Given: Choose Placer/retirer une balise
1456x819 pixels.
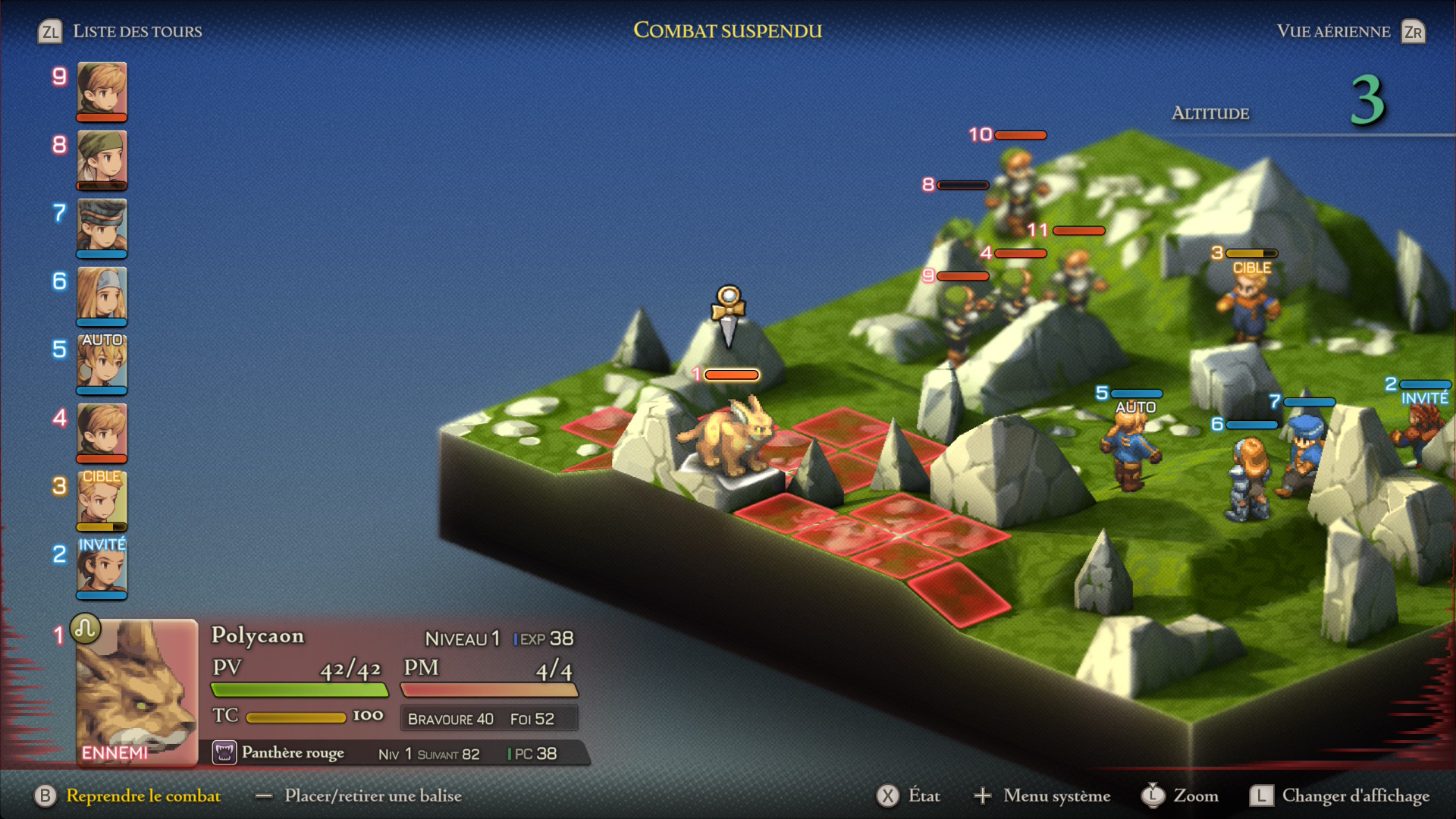Looking at the screenshot, I should pyautogui.click(x=372, y=795).
